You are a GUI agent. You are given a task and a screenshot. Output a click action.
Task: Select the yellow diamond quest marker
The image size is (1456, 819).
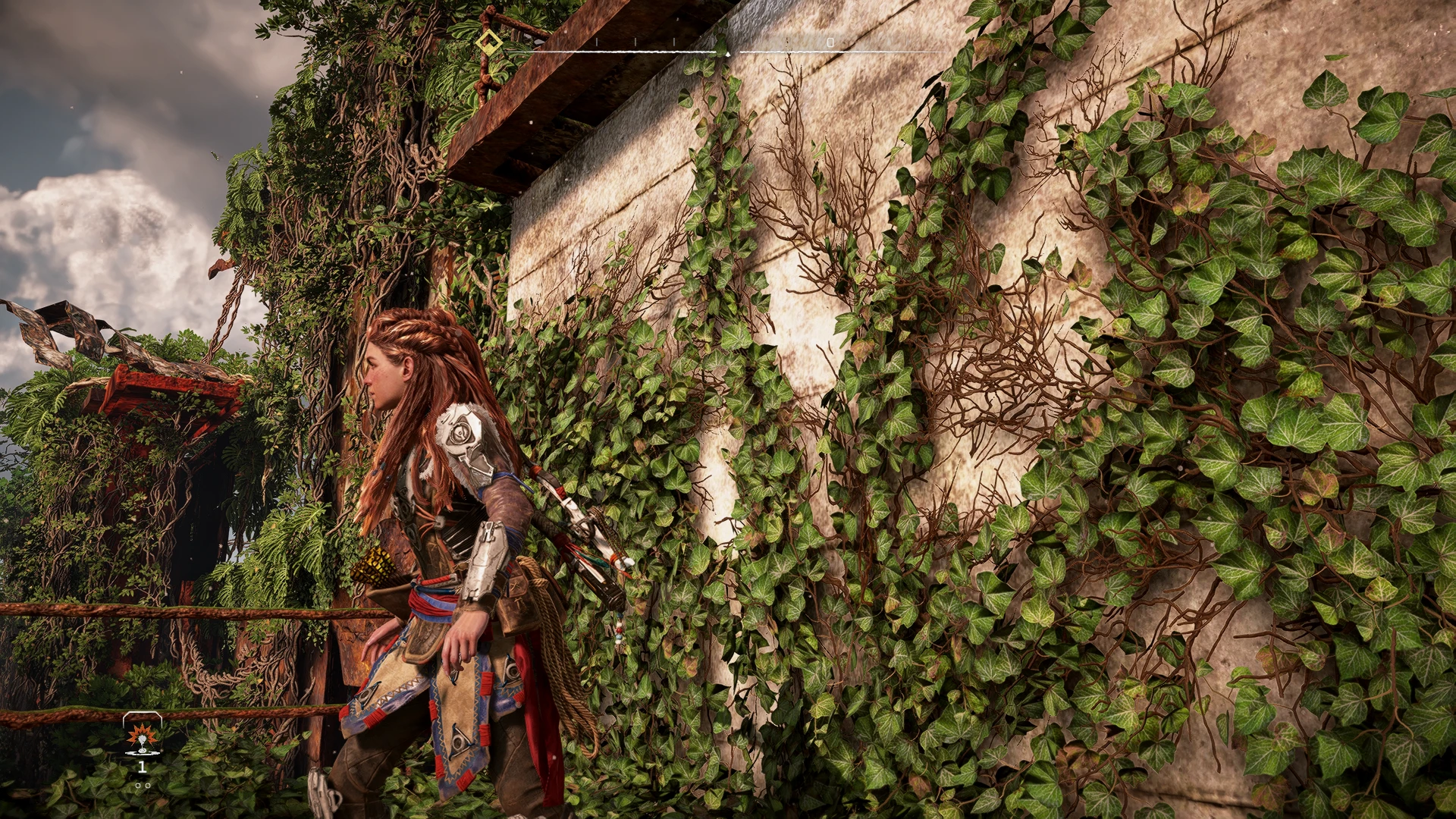pos(488,41)
